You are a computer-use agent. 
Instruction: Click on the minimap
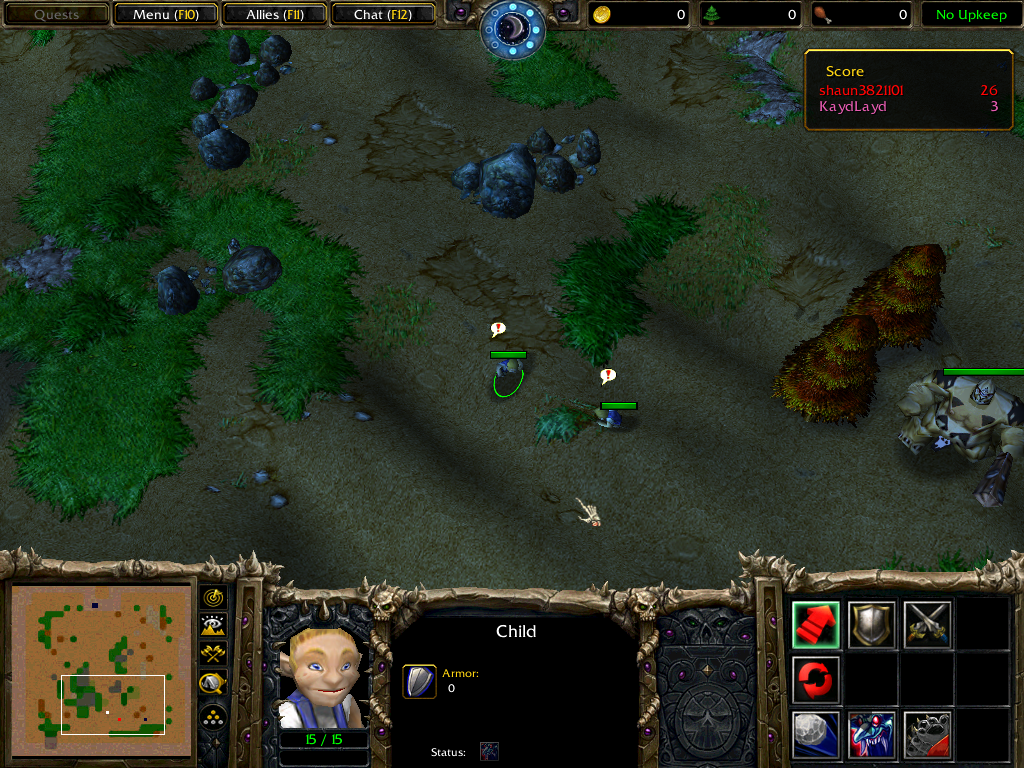pos(101,669)
